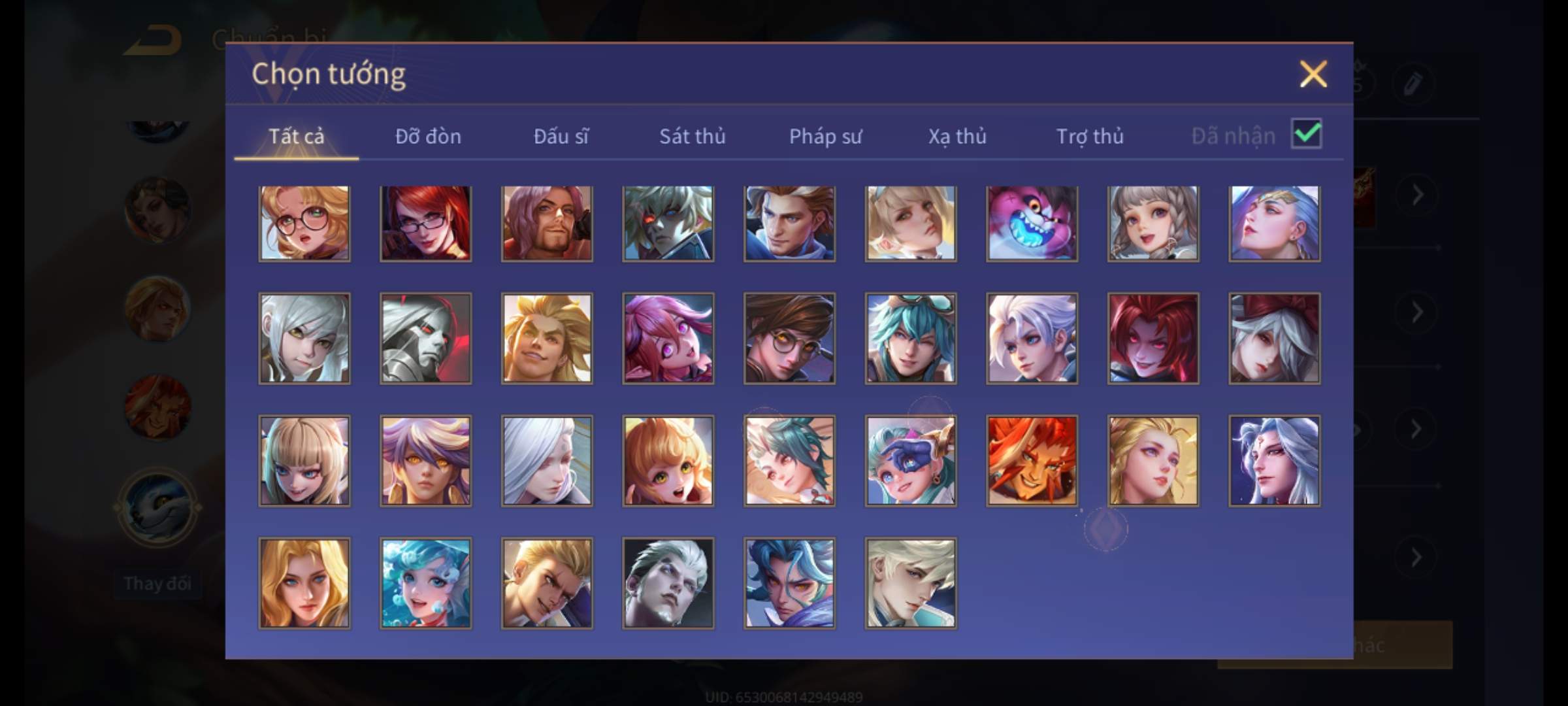This screenshot has width=1568, height=706.
Task: Choose the pink-haired girl with magenta eyes
Action: (x=668, y=338)
